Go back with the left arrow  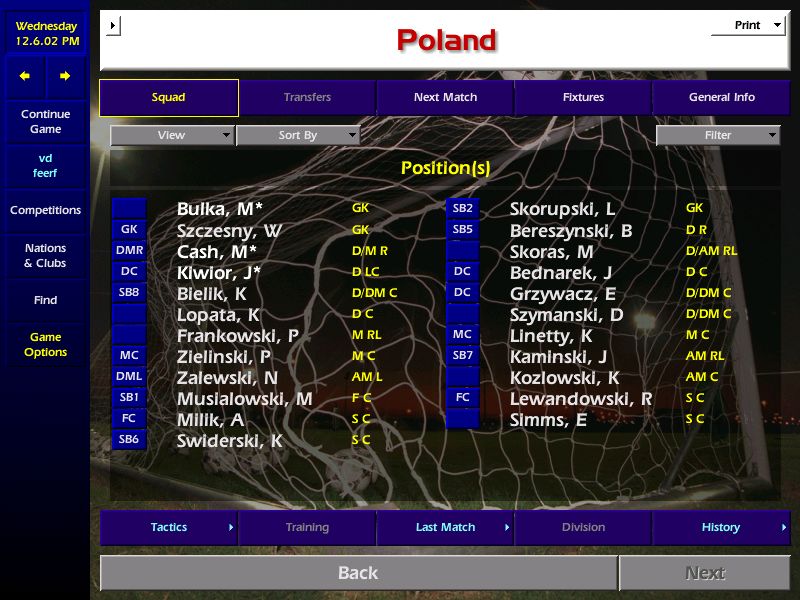tap(25, 76)
